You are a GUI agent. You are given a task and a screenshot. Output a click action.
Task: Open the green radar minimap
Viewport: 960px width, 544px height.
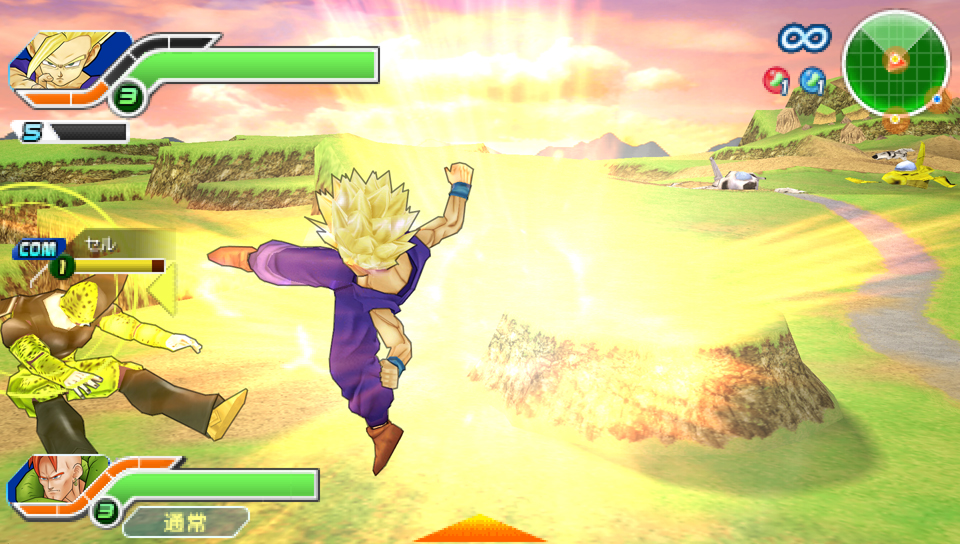point(895,63)
